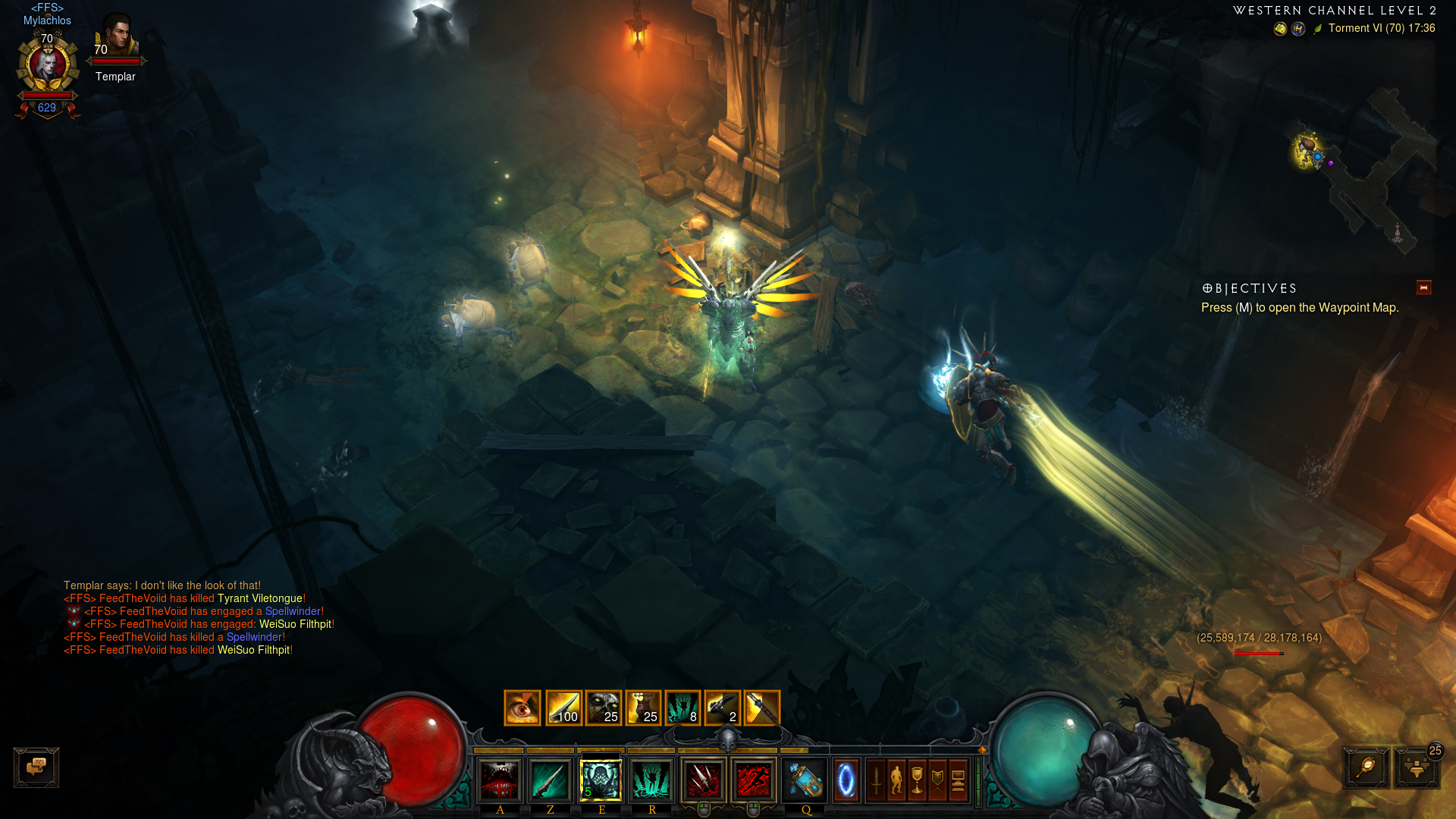Open the chat bubbles button
This screenshot has width=1456, height=819.
point(36,767)
